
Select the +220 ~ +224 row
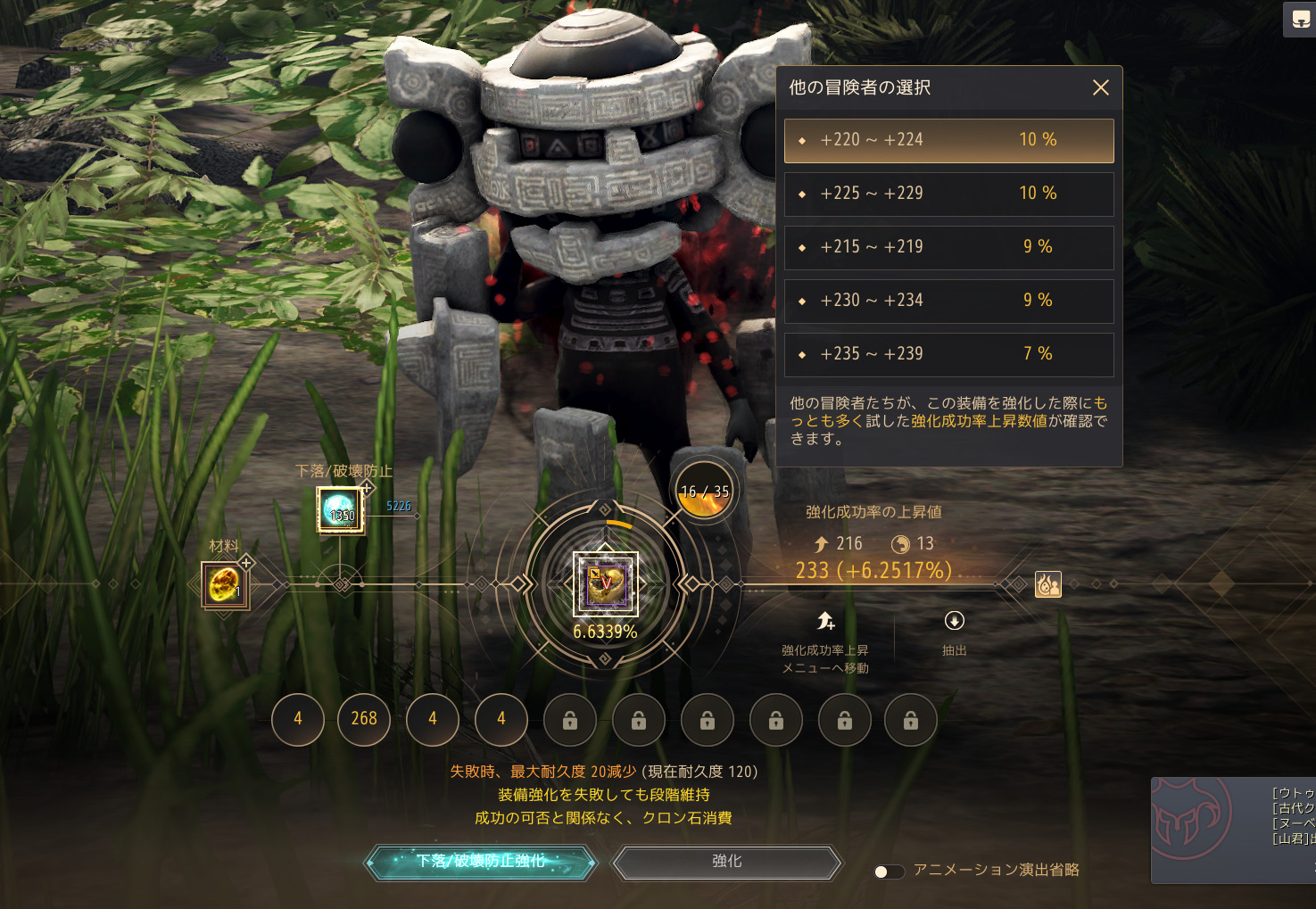pos(948,140)
